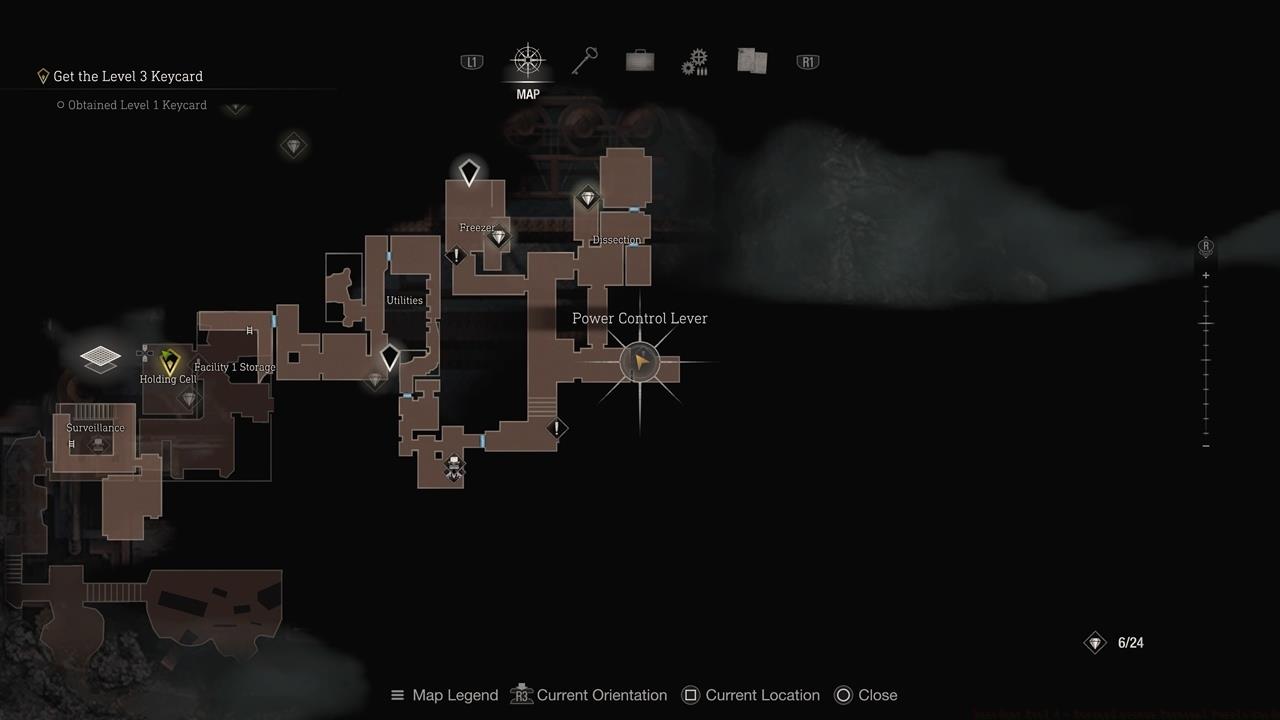Select the merchant icon on the map
This screenshot has height=720, width=1280.
[x=453, y=467]
